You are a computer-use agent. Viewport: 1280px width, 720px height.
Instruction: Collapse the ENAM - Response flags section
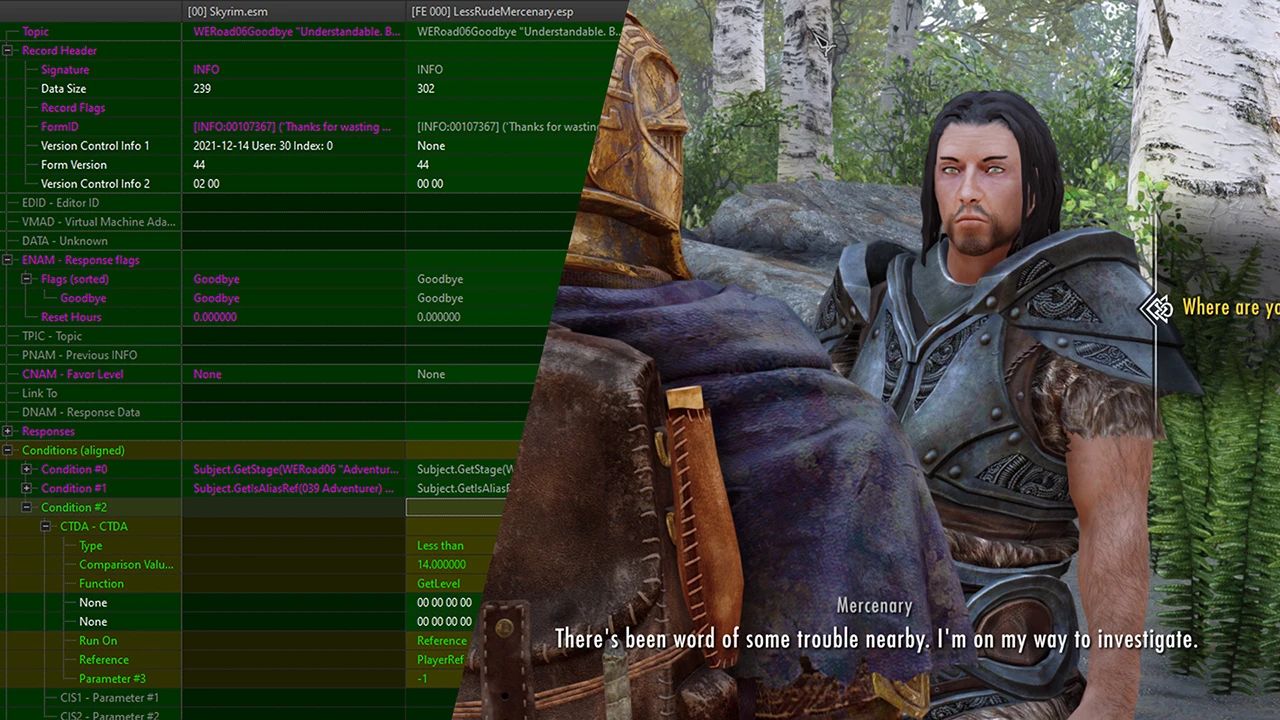tap(7, 260)
